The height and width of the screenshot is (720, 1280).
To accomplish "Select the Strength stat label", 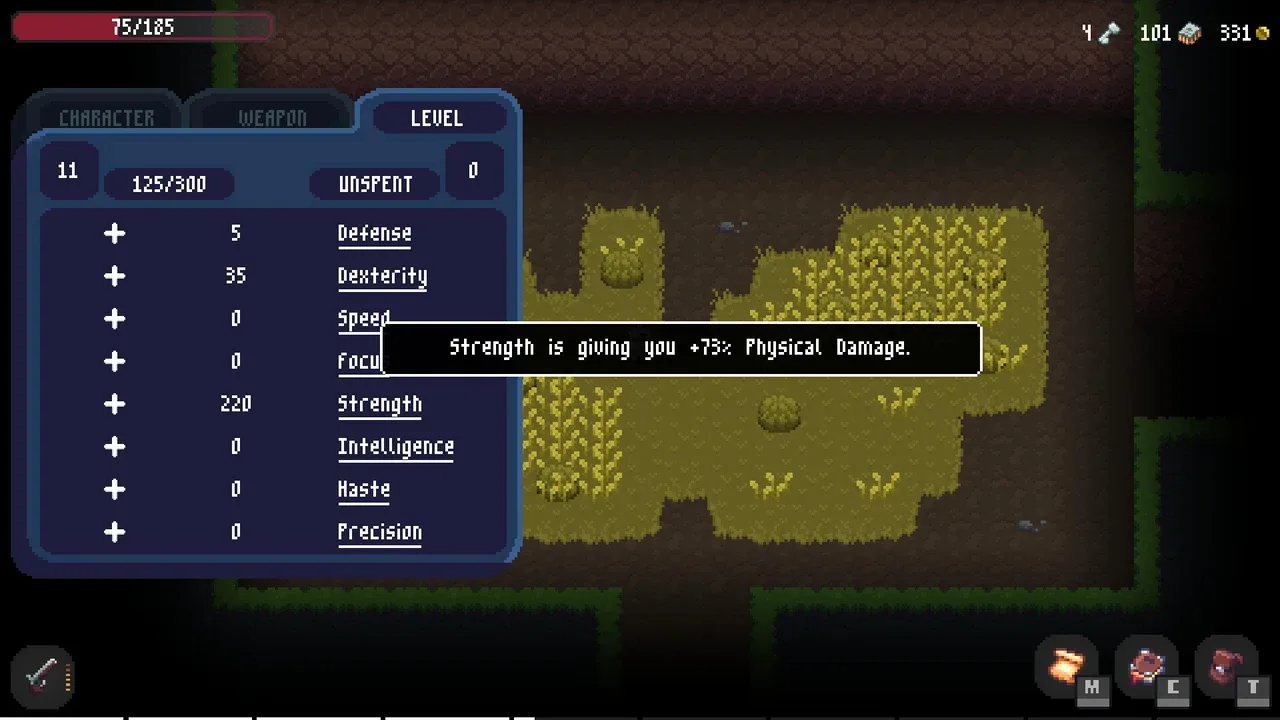I will tap(379, 404).
